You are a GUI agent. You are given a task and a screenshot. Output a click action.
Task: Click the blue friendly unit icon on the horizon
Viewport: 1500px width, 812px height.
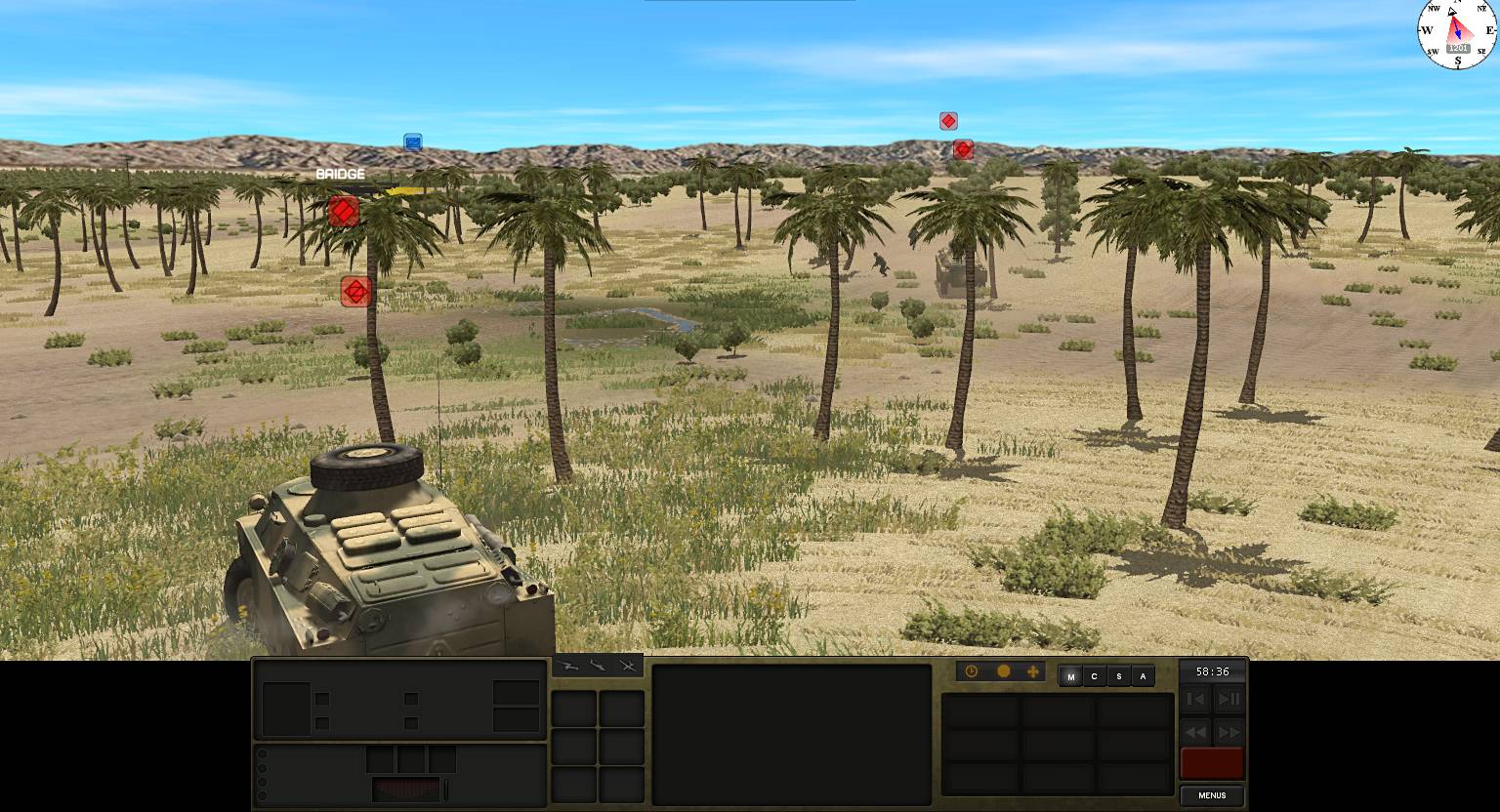click(412, 142)
